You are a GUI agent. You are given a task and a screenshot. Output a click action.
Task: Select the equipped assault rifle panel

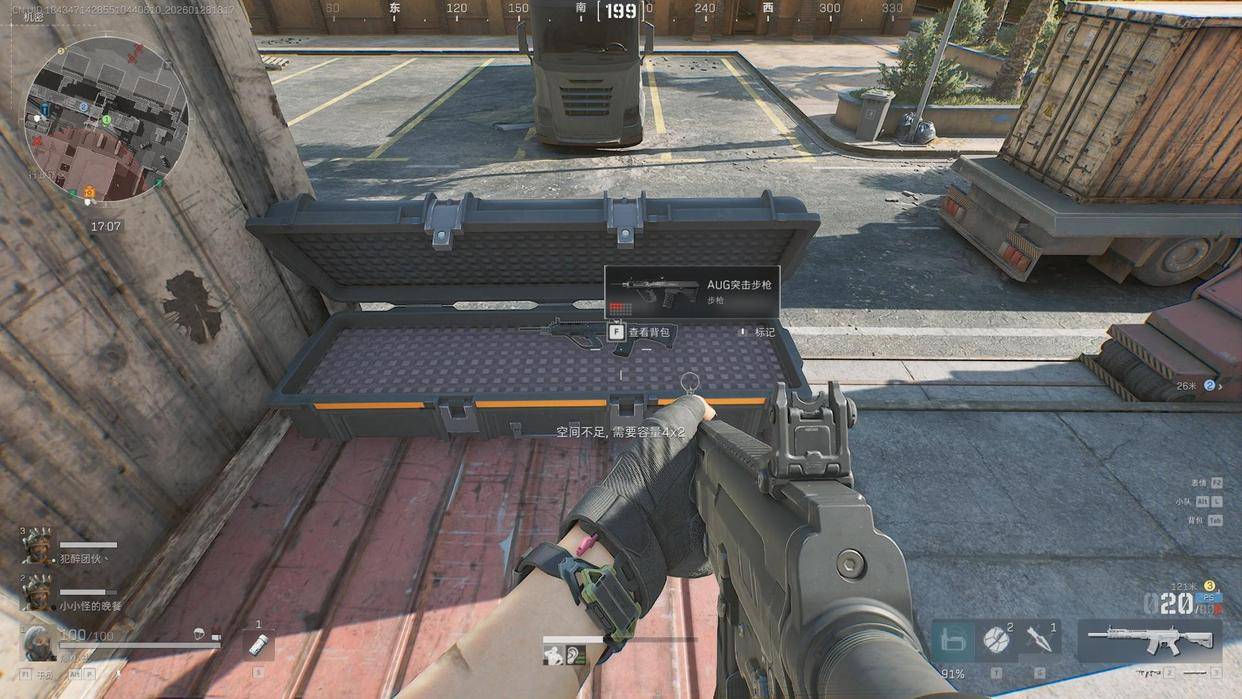pyautogui.click(x=1149, y=640)
